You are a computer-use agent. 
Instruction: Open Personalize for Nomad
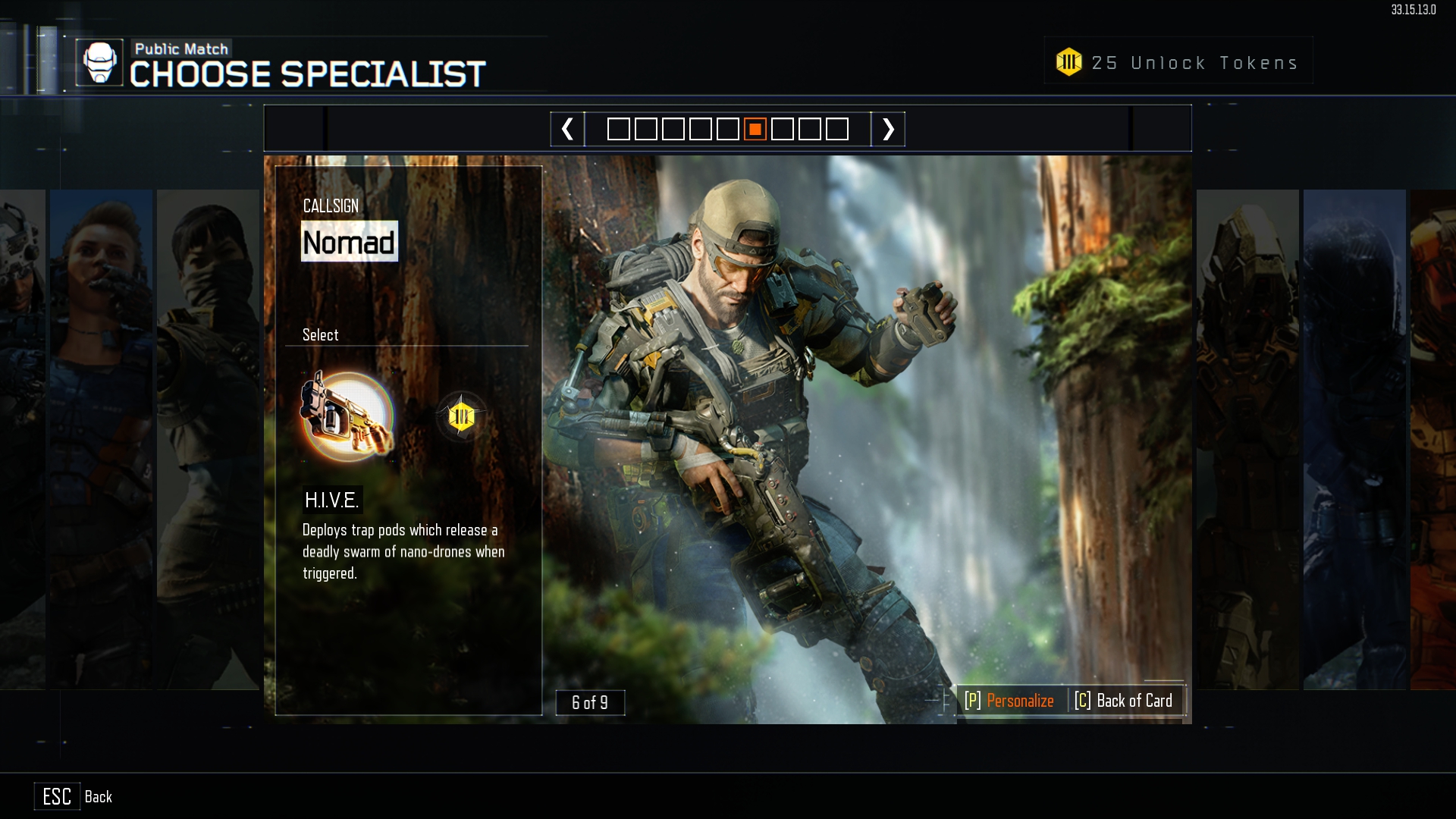coord(1009,701)
